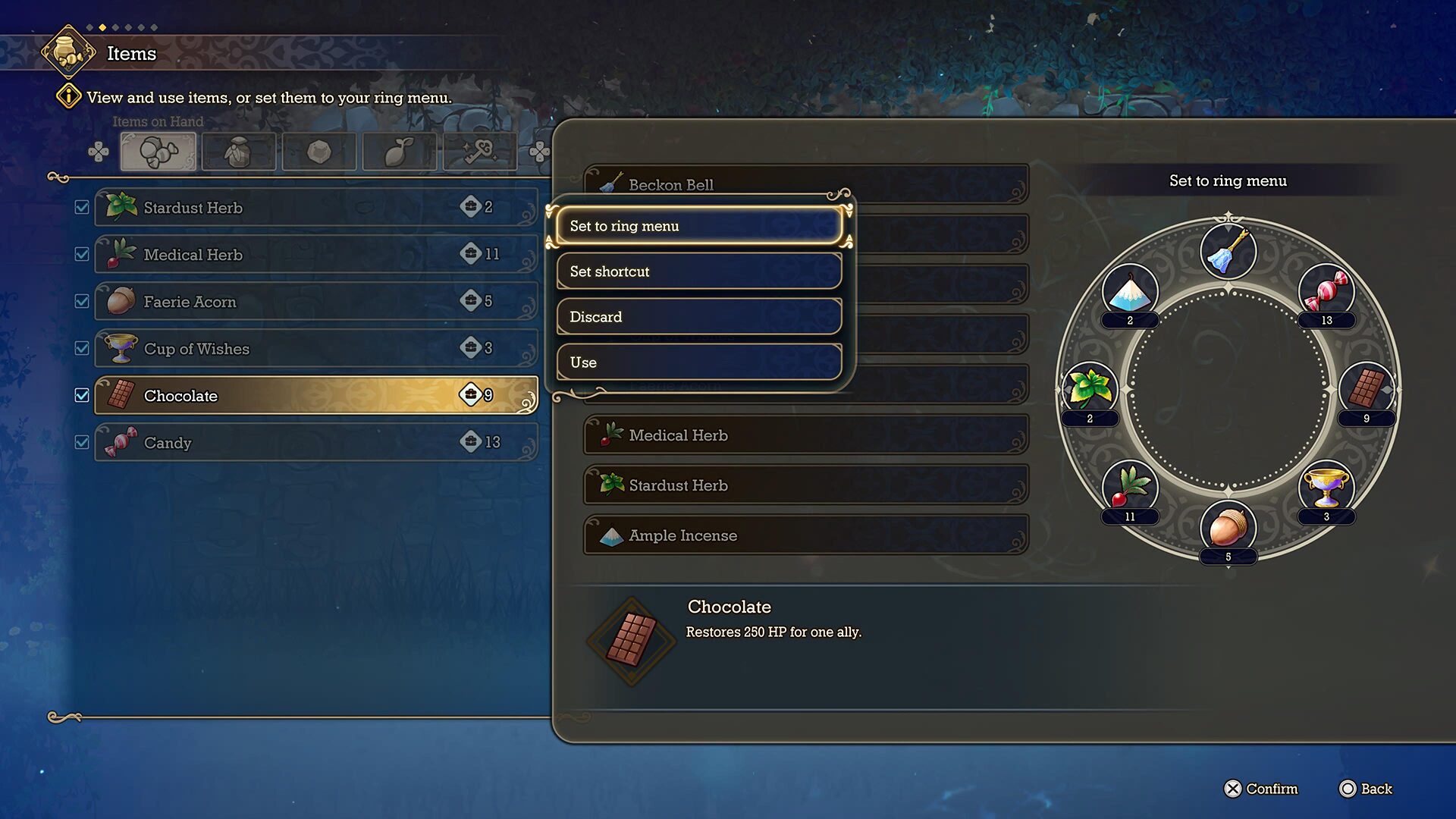Toggle the Chocolate row checkbox
The height and width of the screenshot is (819, 1456).
point(82,395)
